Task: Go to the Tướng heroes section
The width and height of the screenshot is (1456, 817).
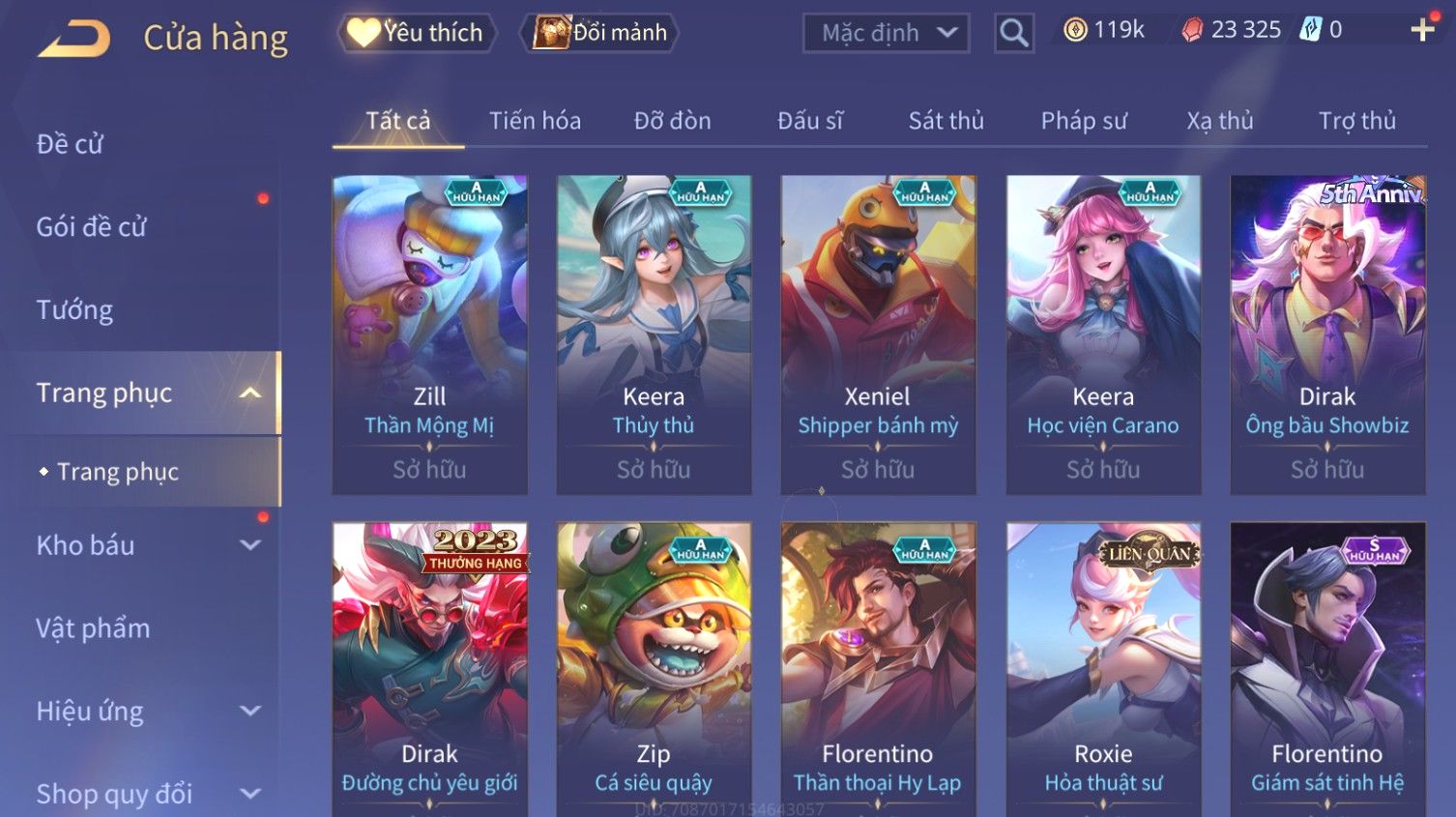Action: 74,310
